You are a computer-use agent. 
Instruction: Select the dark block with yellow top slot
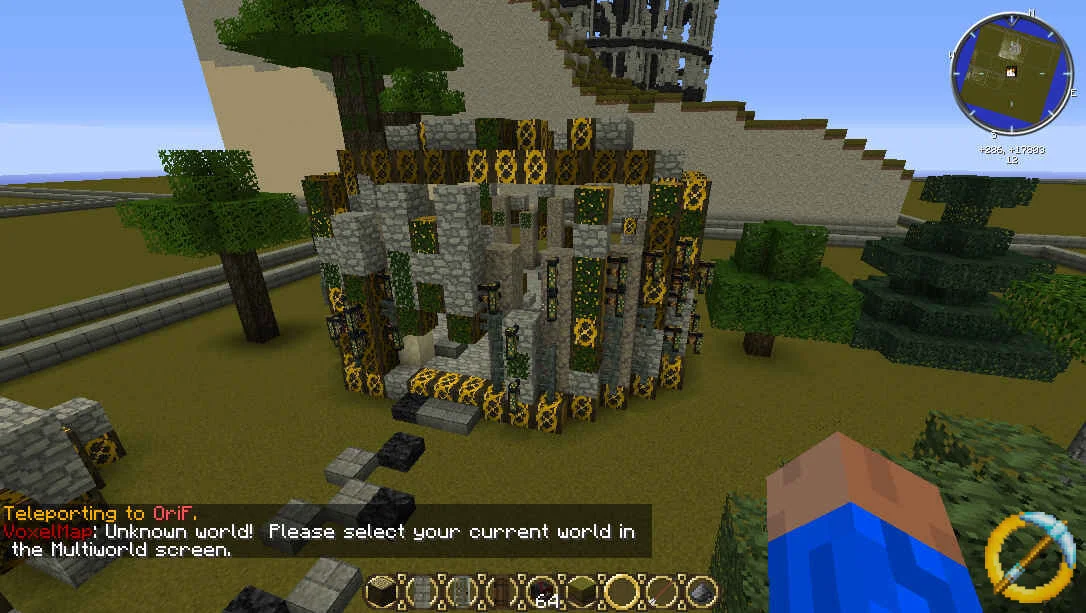click(x=380, y=590)
